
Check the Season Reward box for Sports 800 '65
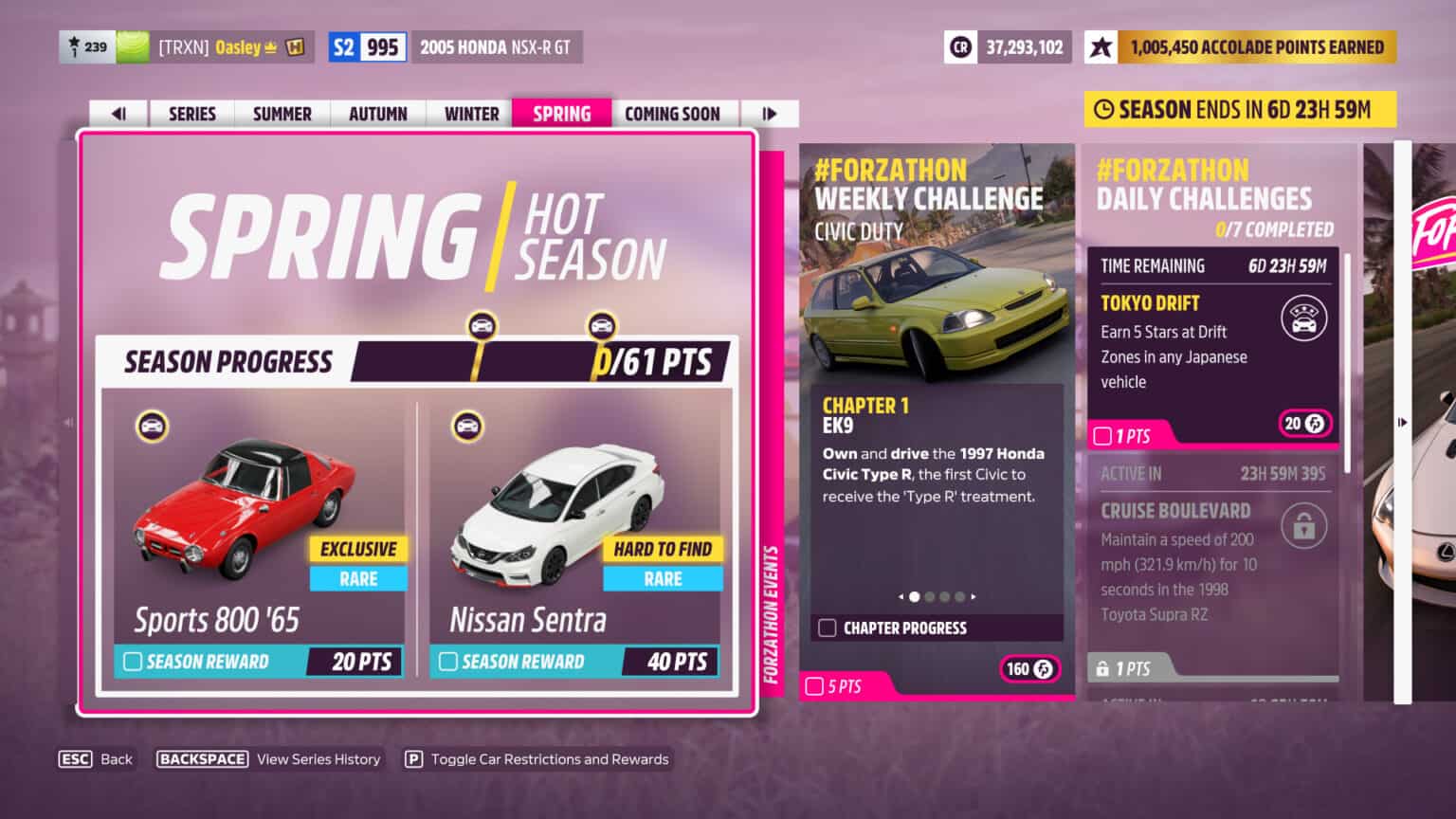[133, 662]
